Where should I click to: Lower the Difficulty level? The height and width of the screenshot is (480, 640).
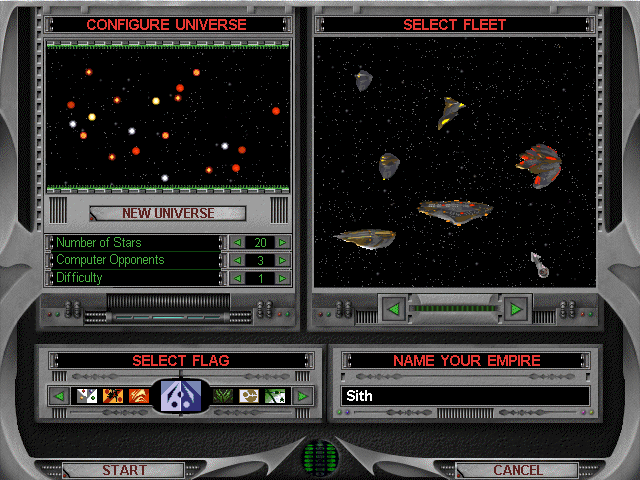pos(237,278)
